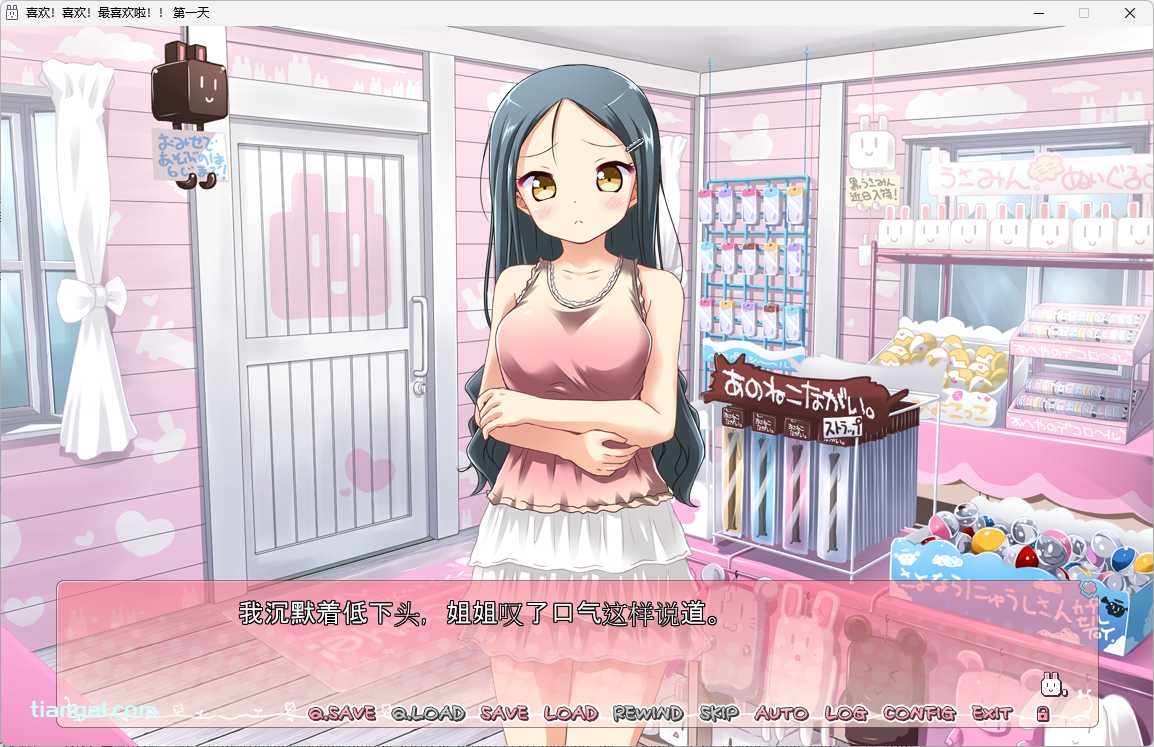Toggle the padlock icon on menu bar
The image size is (1154, 747).
1042,713
